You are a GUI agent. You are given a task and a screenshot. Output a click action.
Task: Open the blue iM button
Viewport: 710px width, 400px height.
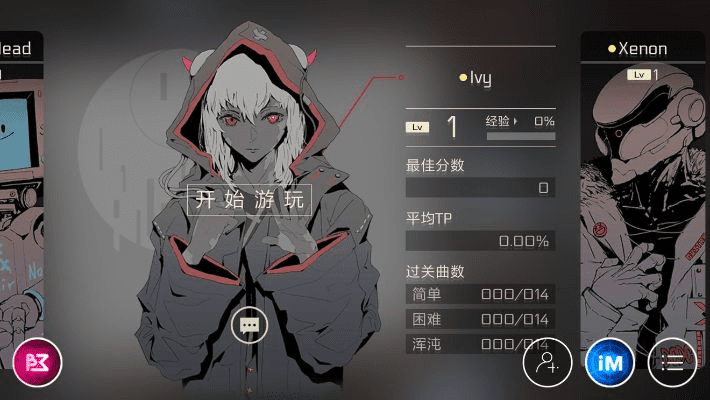pos(609,362)
